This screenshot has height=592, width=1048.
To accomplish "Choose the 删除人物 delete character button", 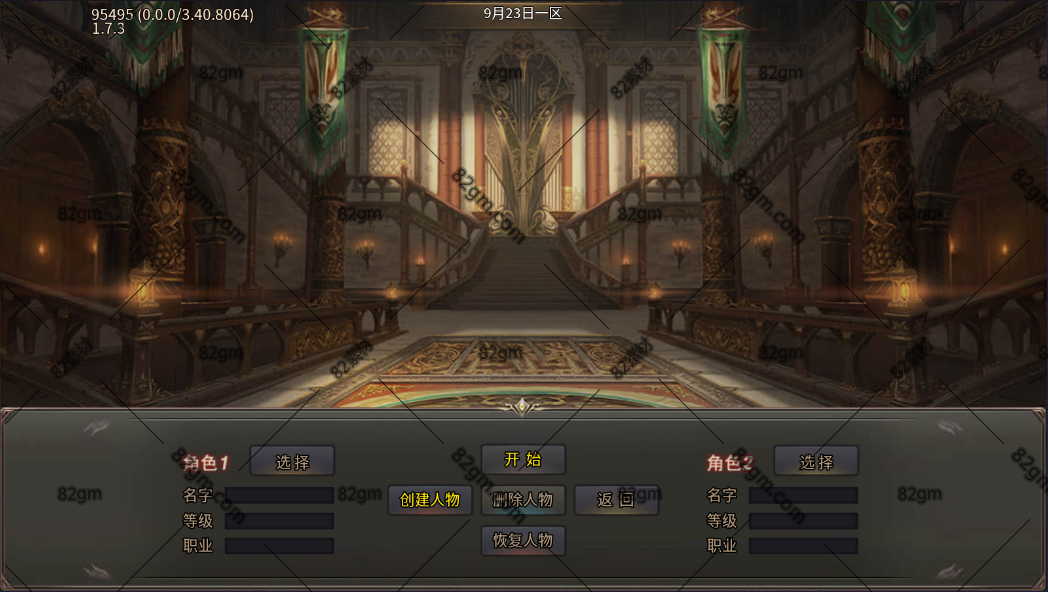I will point(523,500).
